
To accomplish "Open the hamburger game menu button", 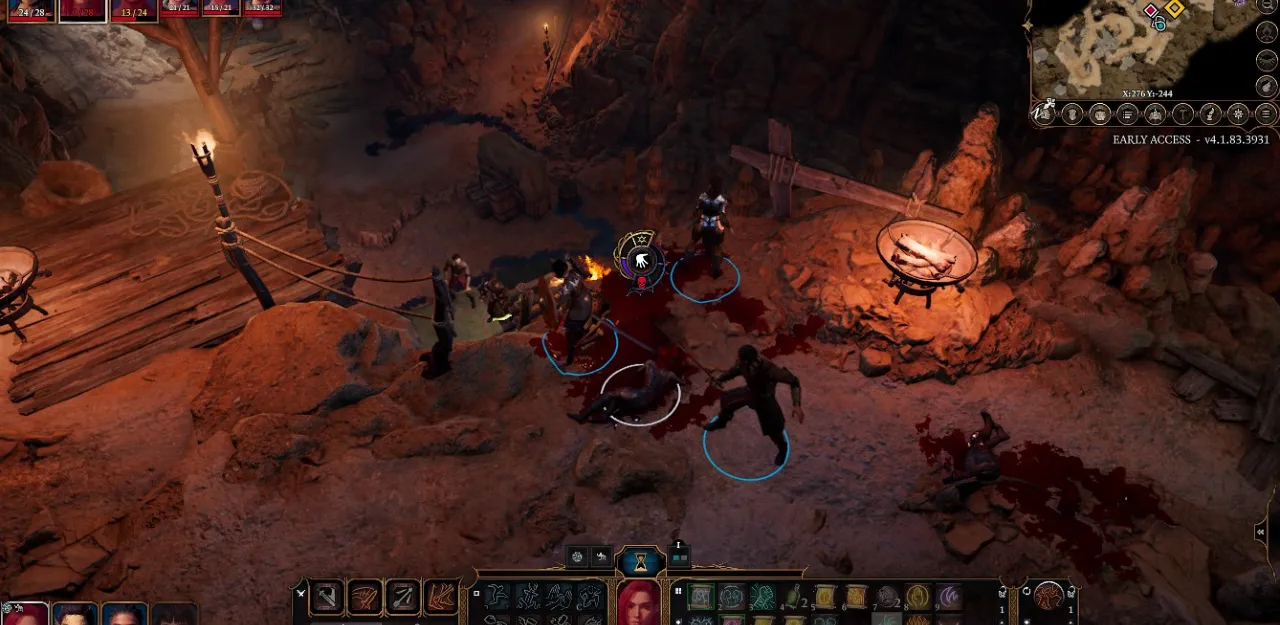I will [x=1266, y=114].
